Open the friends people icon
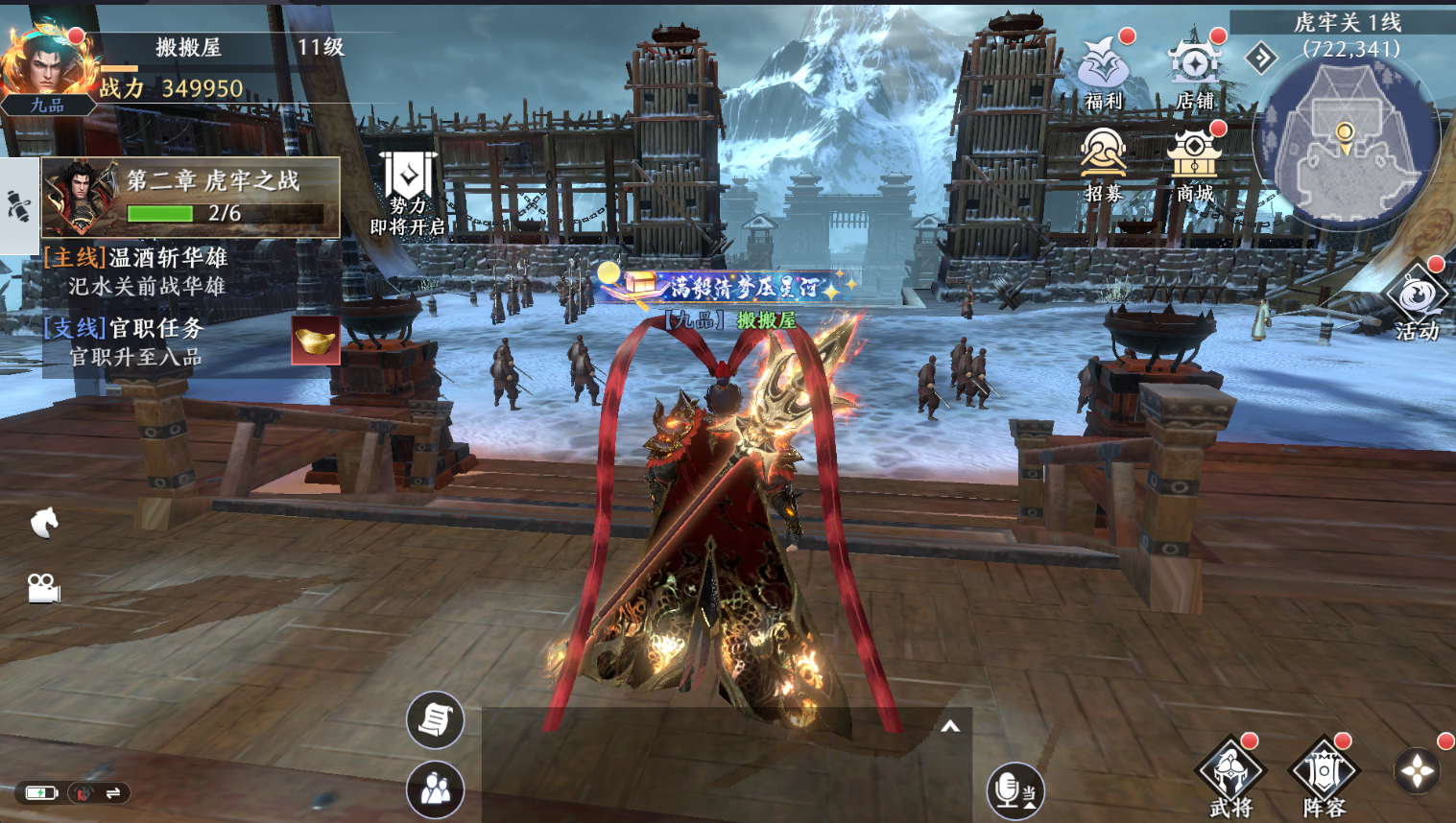 [x=435, y=789]
